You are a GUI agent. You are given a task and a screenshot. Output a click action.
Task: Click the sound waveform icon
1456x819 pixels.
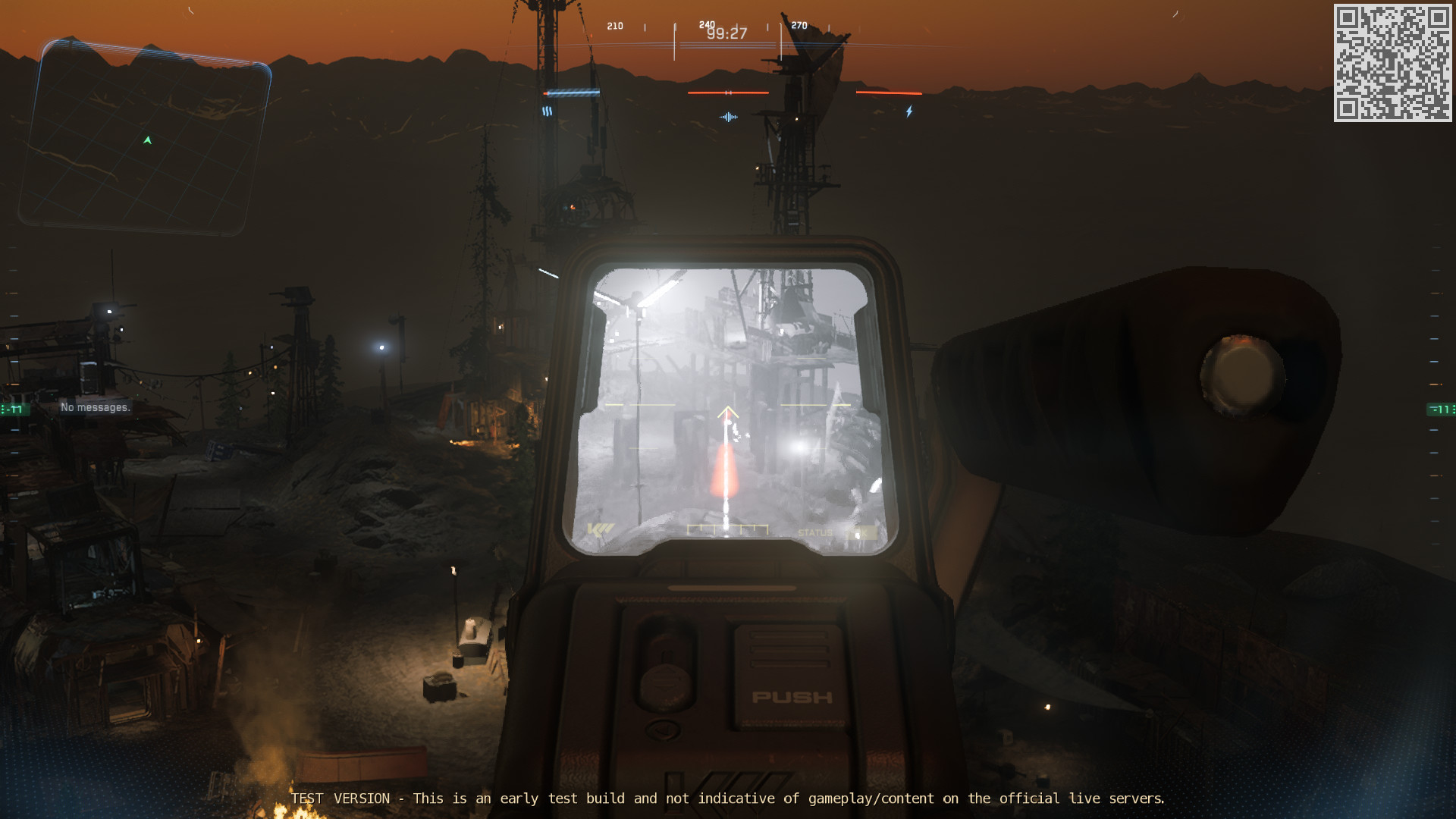[x=728, y=117]
